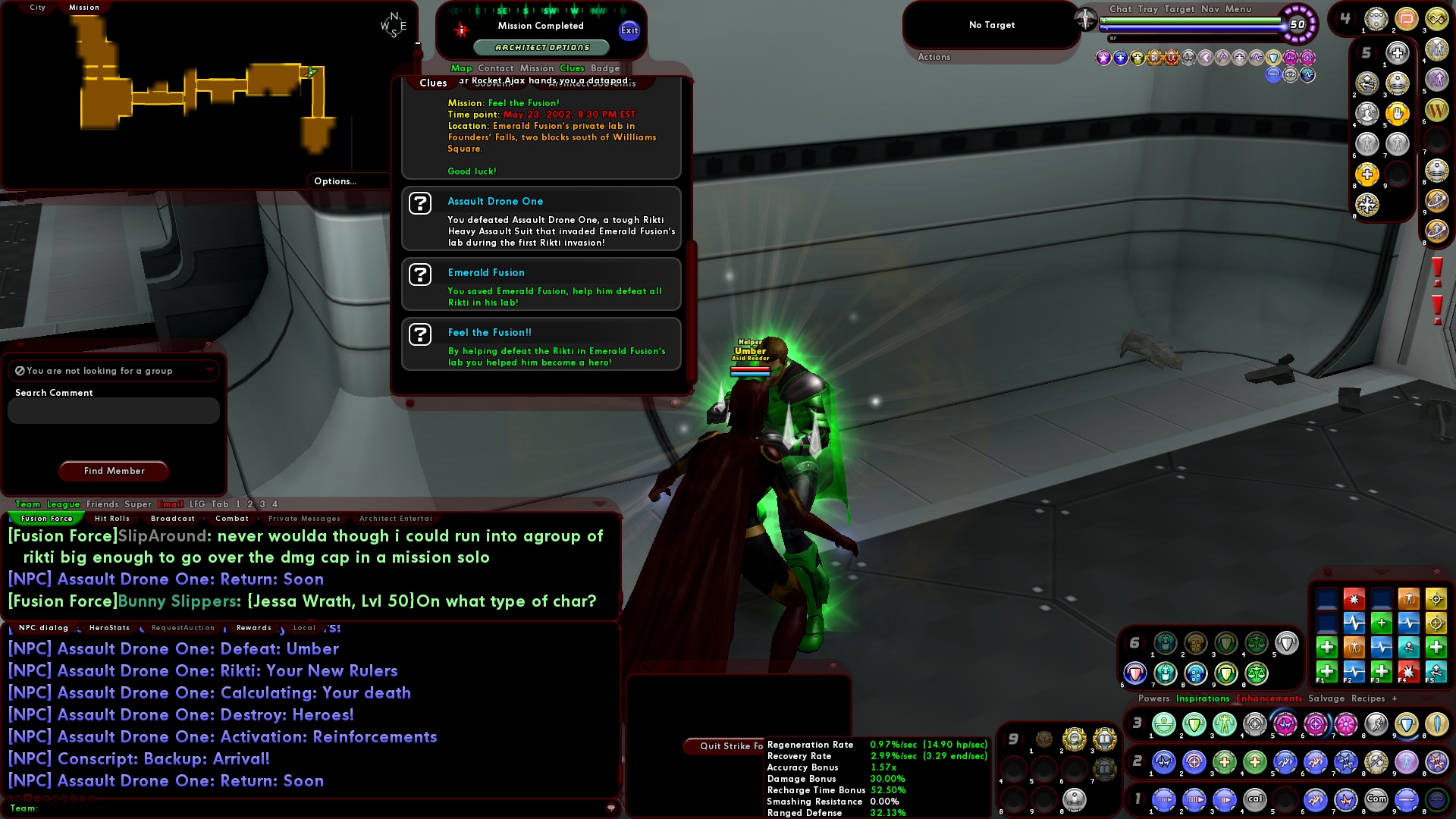Click the "+" beside Recipes to add a tray

click(1394, 698)
